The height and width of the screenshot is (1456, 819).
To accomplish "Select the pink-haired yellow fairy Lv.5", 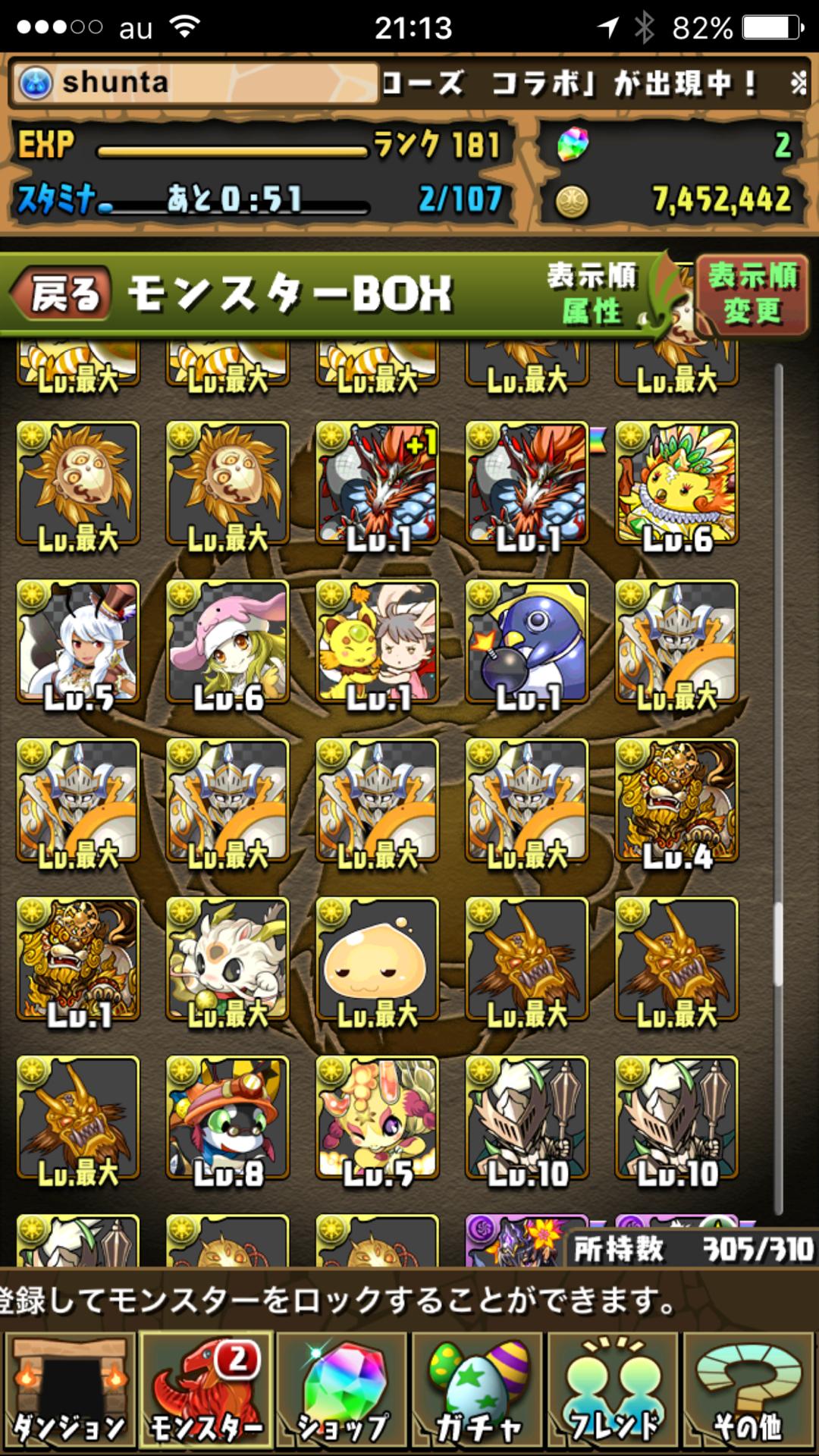I will tap(378, 1118).
